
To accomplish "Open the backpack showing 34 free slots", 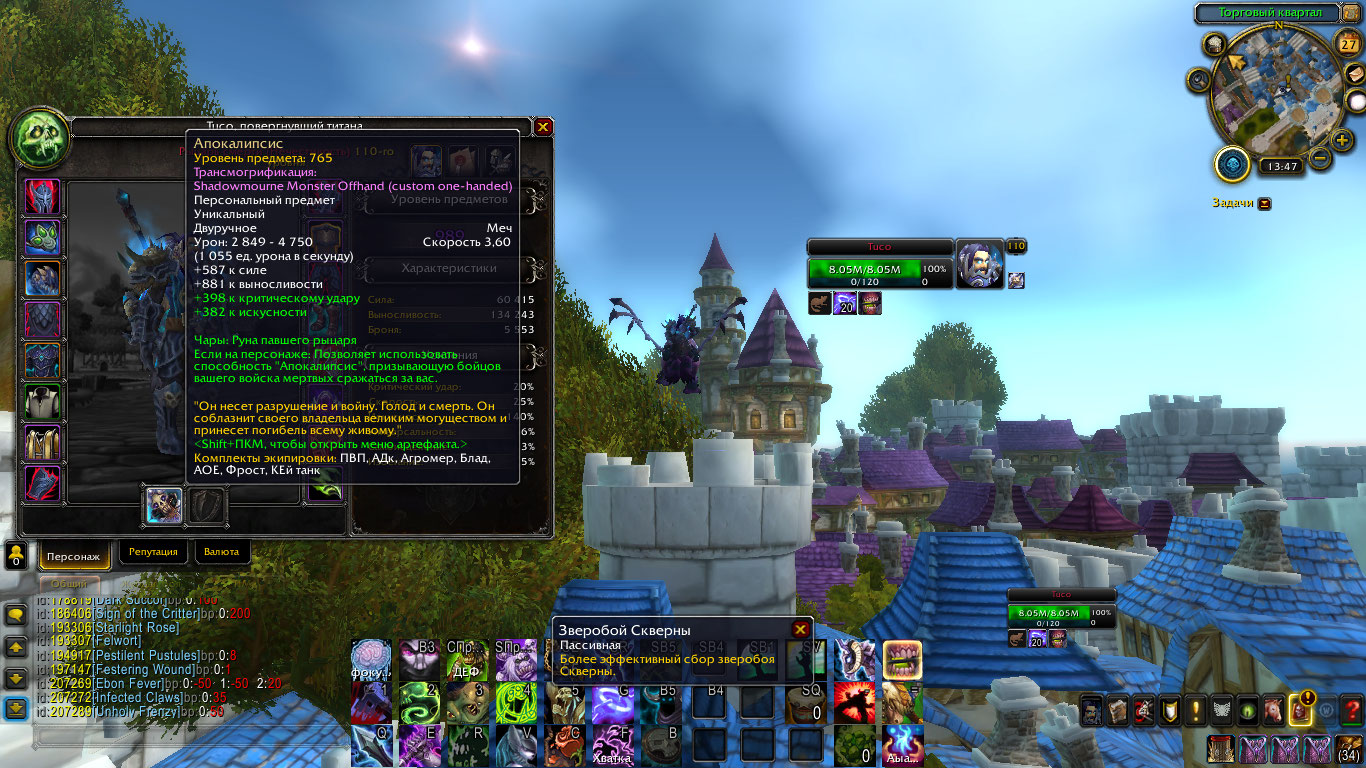I will click(1347, 748).
